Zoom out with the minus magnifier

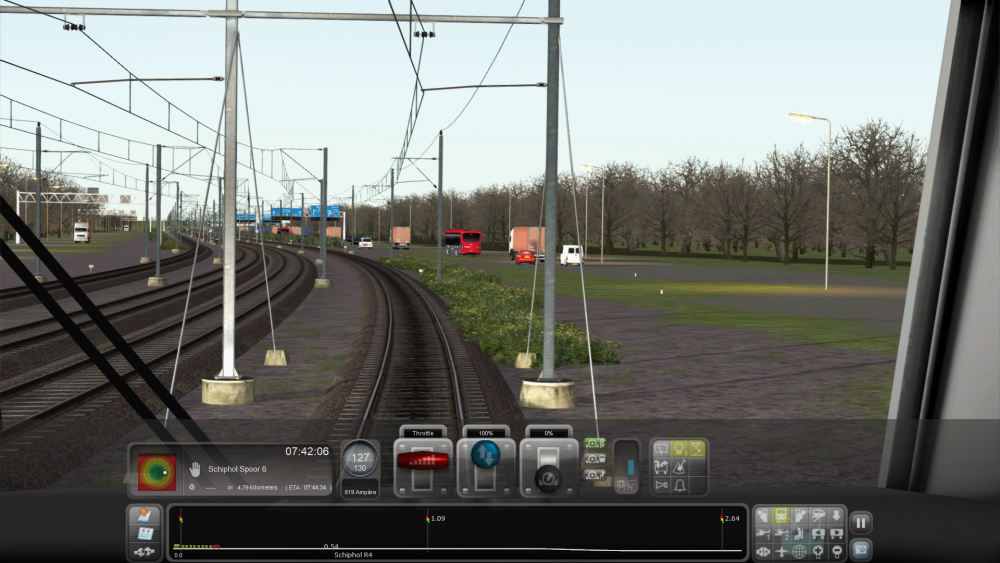click(836, 551)
